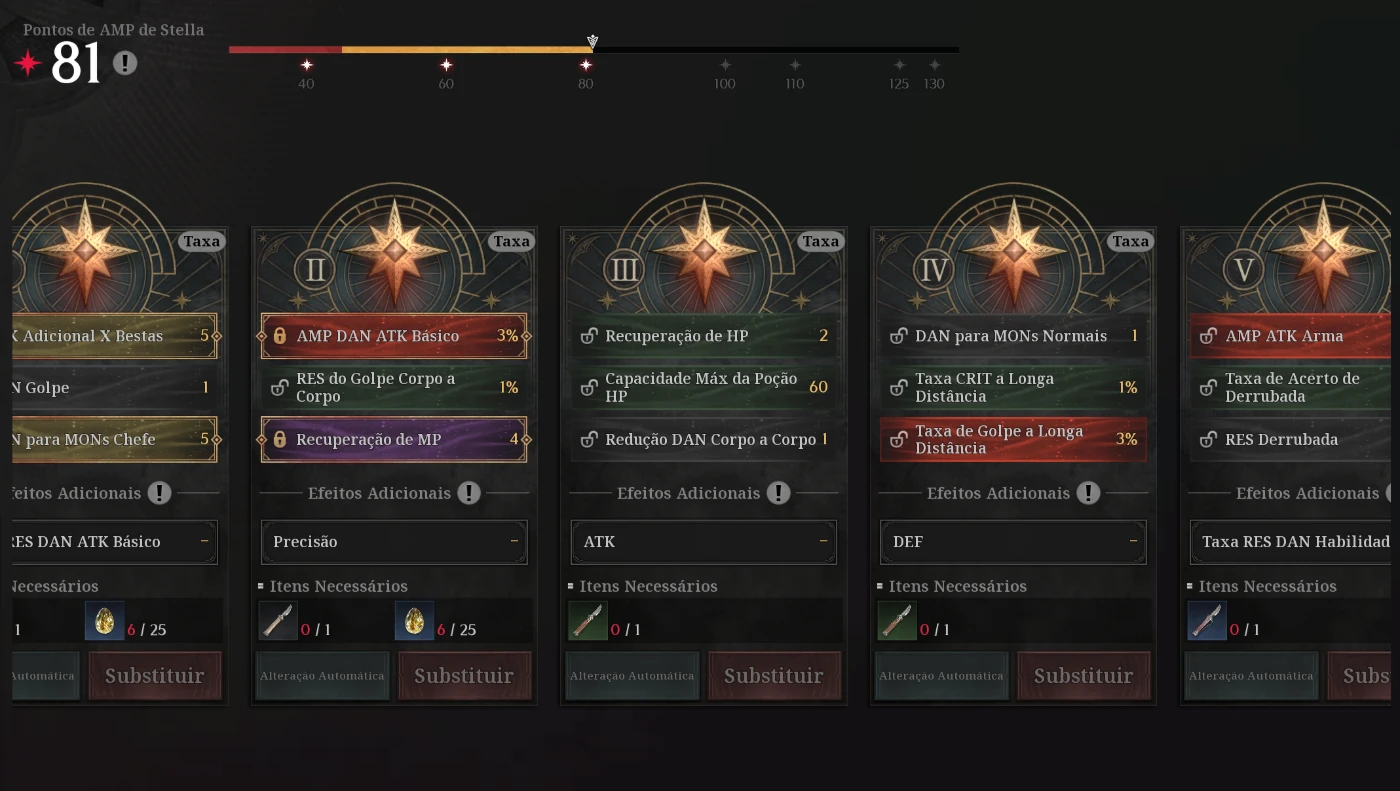The height and width of the screenshot is (791, 1400).
Task: Toggle lock on RES do Golpe Corpo a Corpo
Action: 280,388
